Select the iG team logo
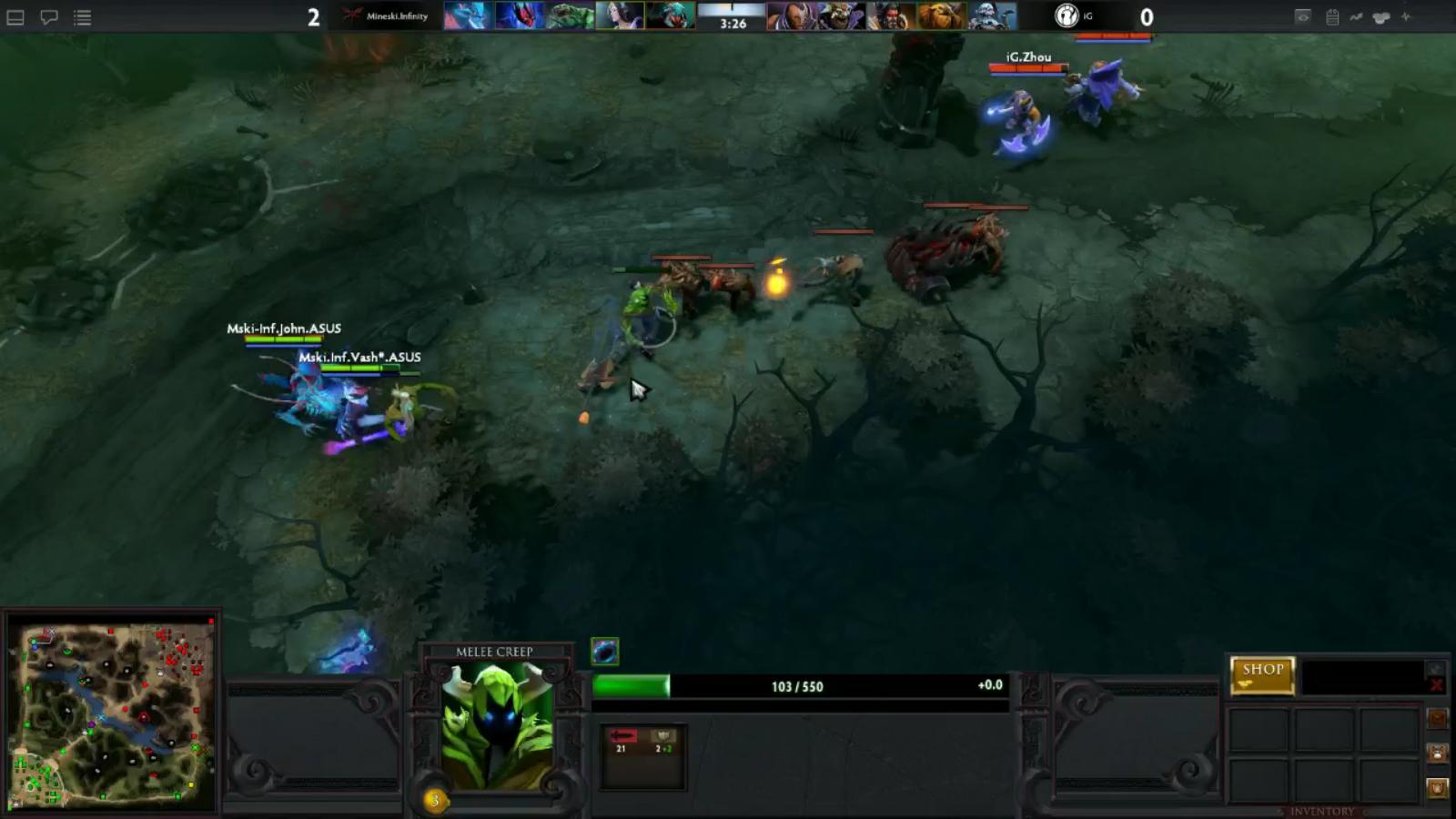Viewport: 1456px width, 819px height. pyautogui.click(x=1065, y=16)
